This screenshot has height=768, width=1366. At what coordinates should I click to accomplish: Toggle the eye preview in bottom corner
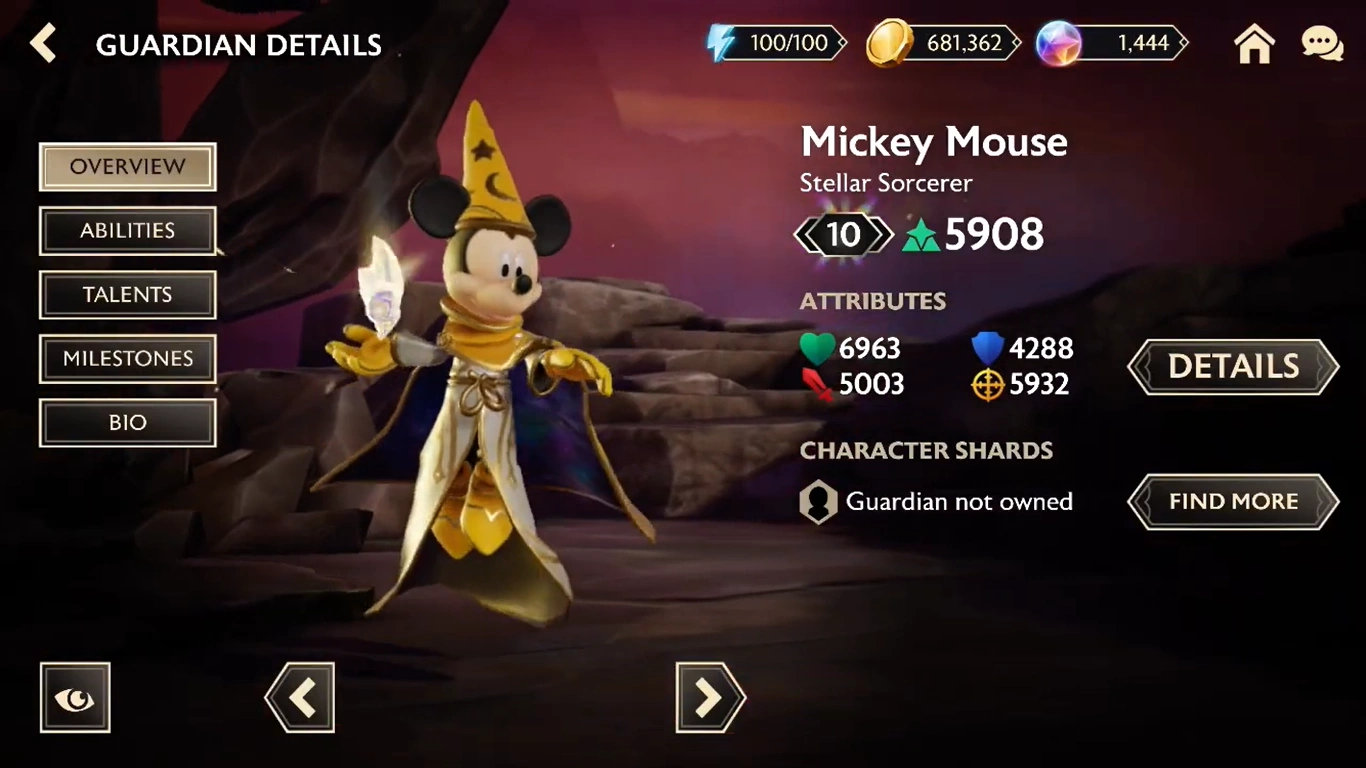(75, 697)
